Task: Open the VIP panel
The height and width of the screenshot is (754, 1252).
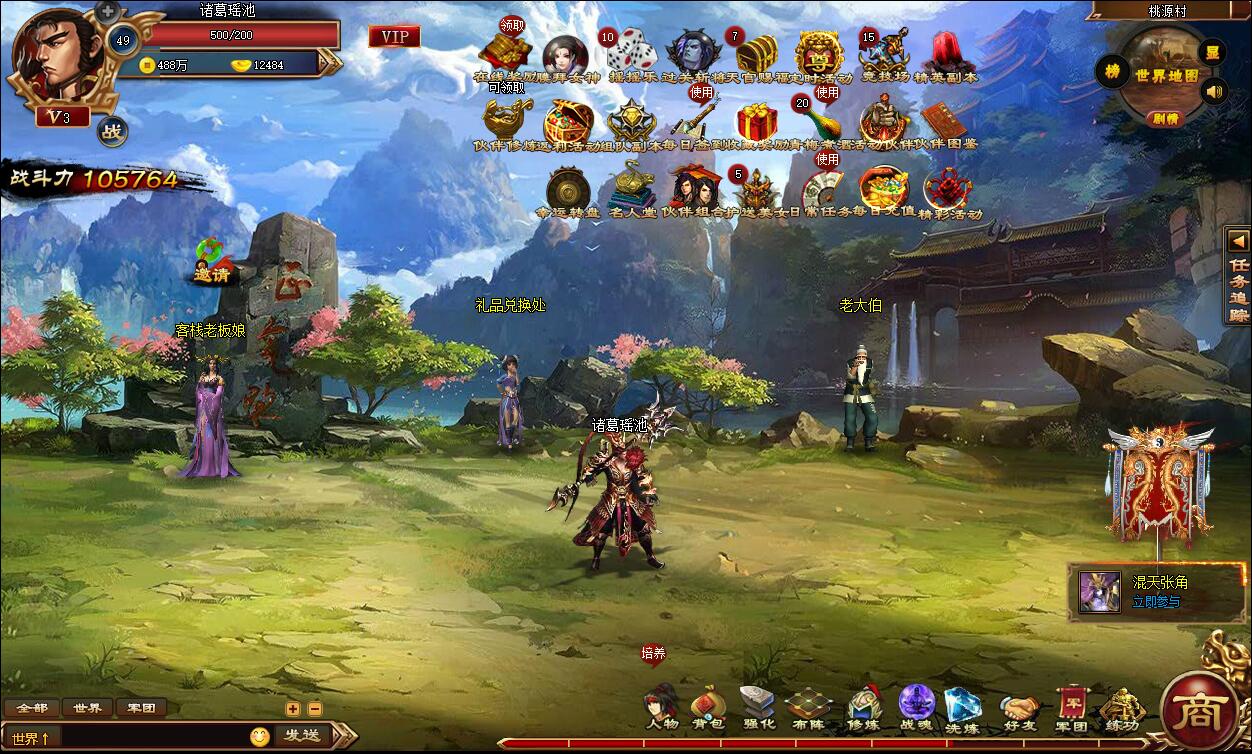Action: (x=394, y=37)
